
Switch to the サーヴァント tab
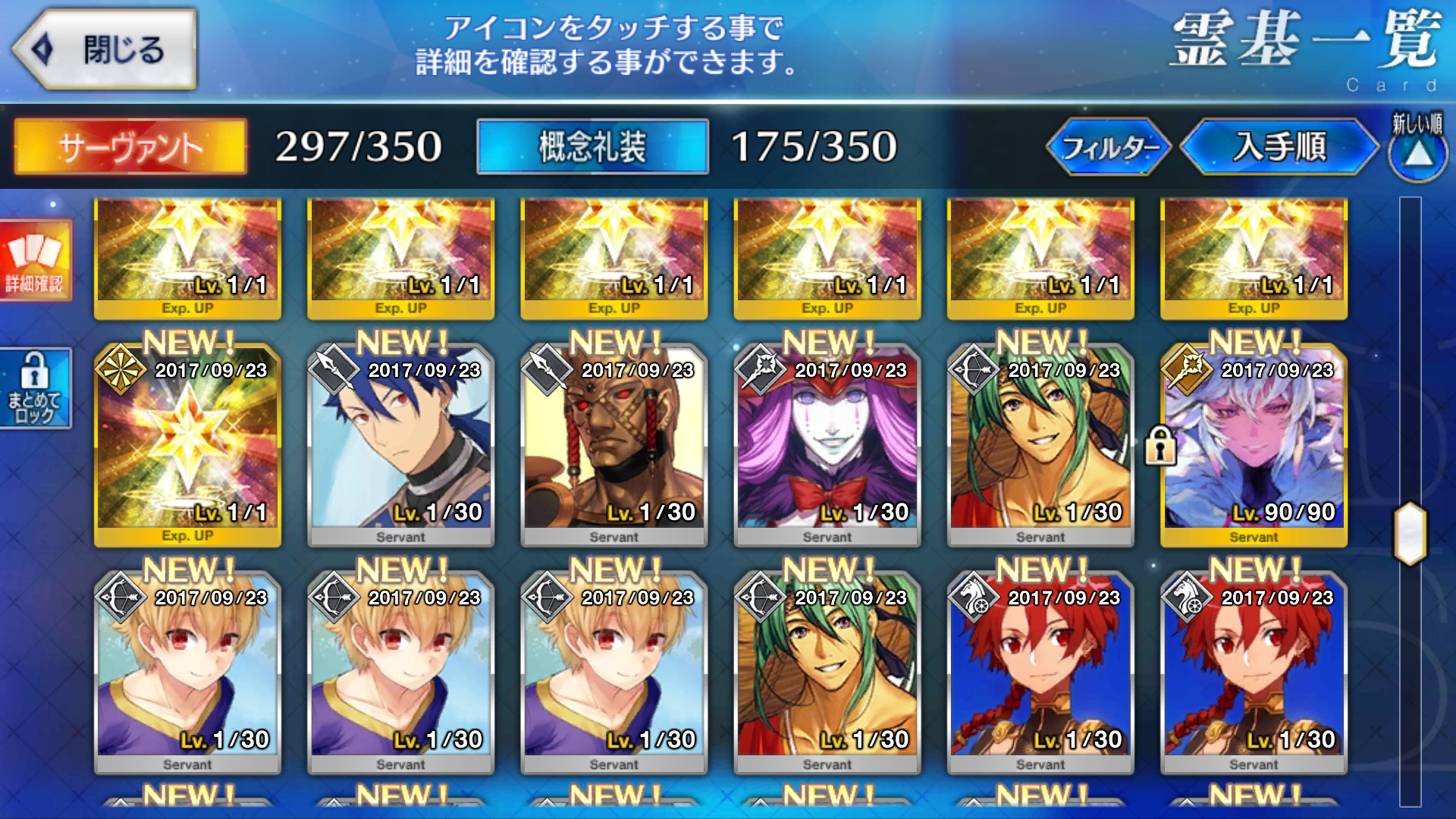[x=130, y=146]
